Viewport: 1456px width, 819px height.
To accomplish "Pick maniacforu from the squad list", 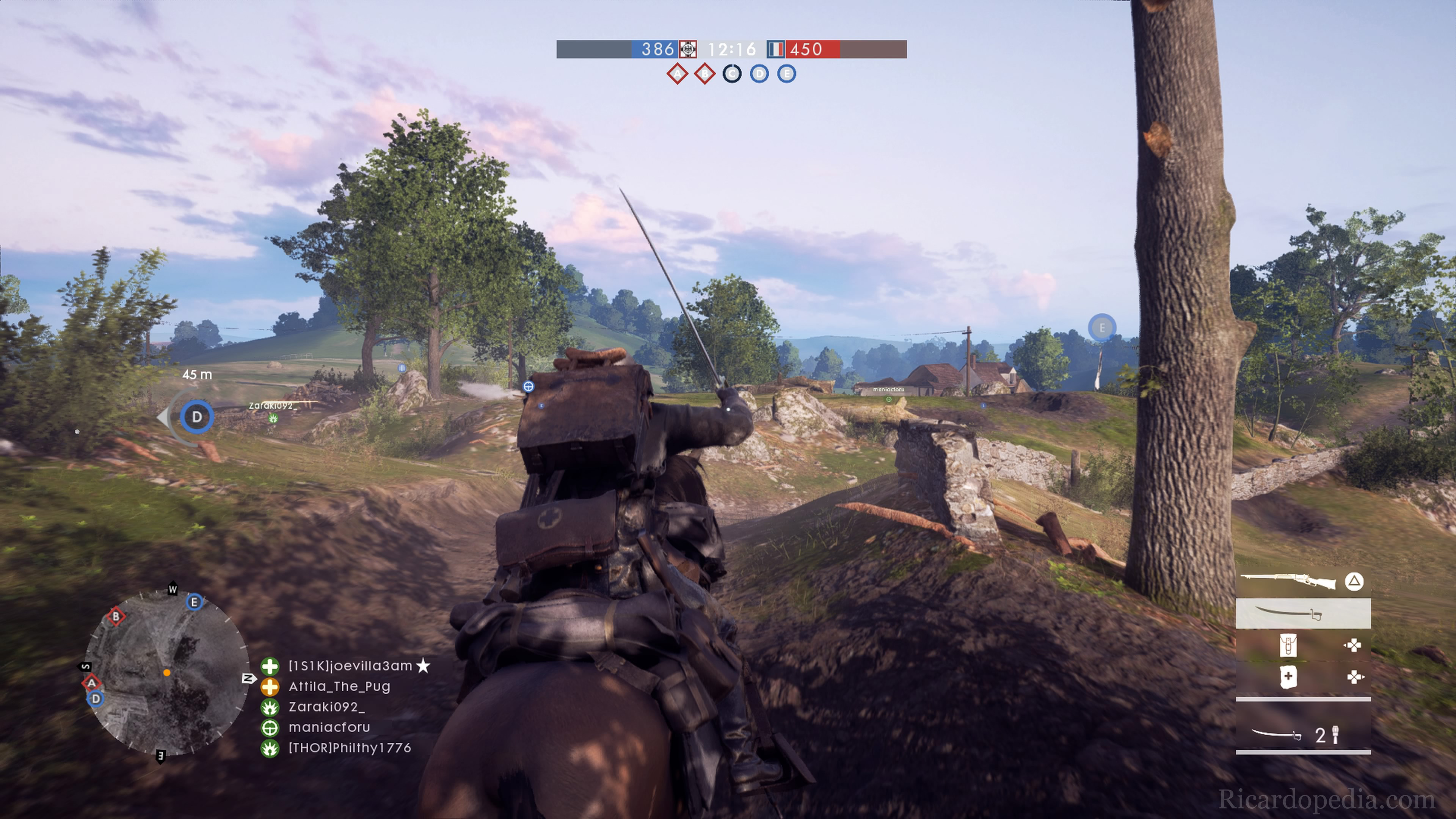I will pyautogui.click(x=329, y=727).
